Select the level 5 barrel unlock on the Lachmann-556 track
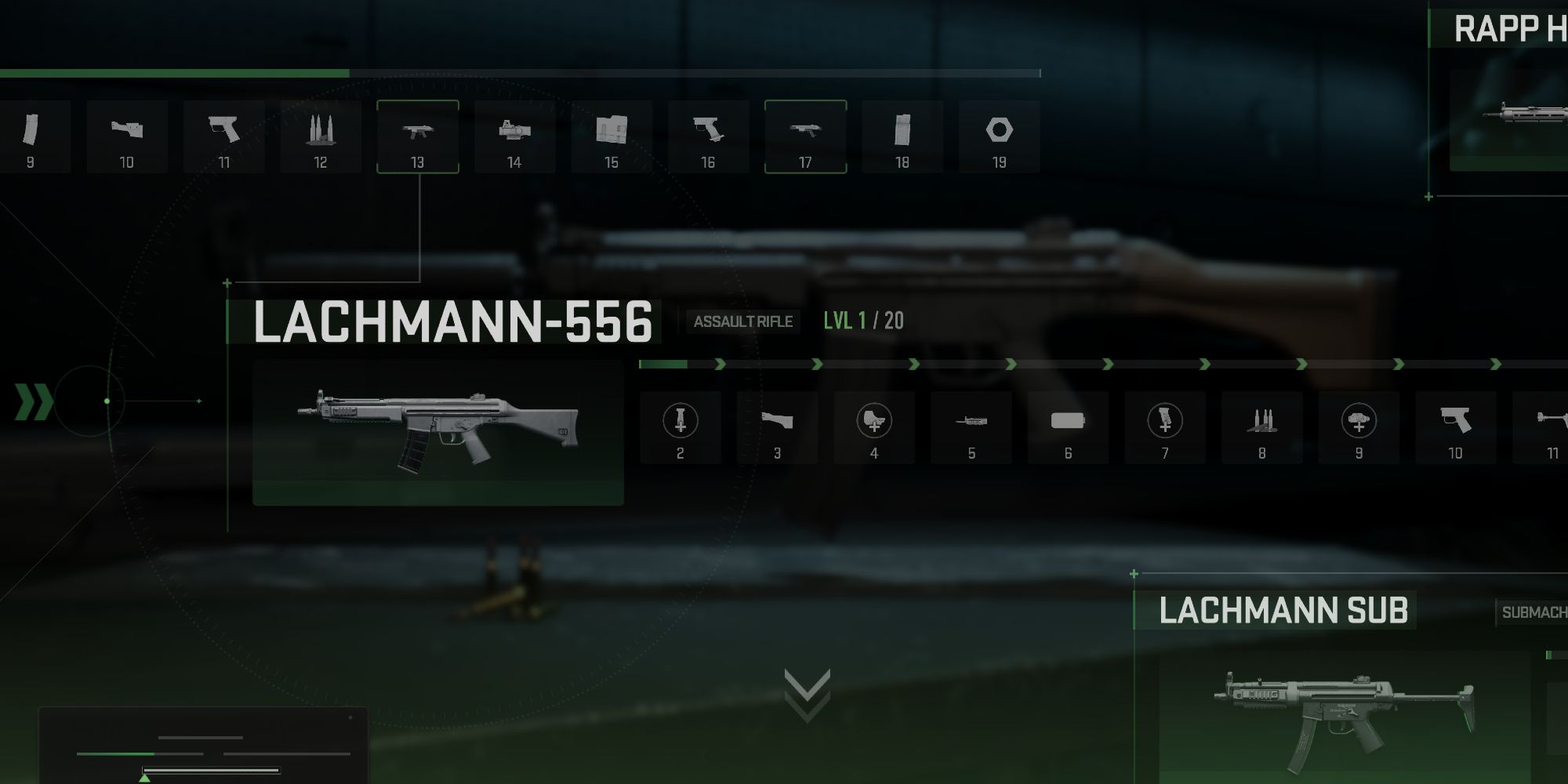Screen dimensions: 1568x784 tap(971, 426)
